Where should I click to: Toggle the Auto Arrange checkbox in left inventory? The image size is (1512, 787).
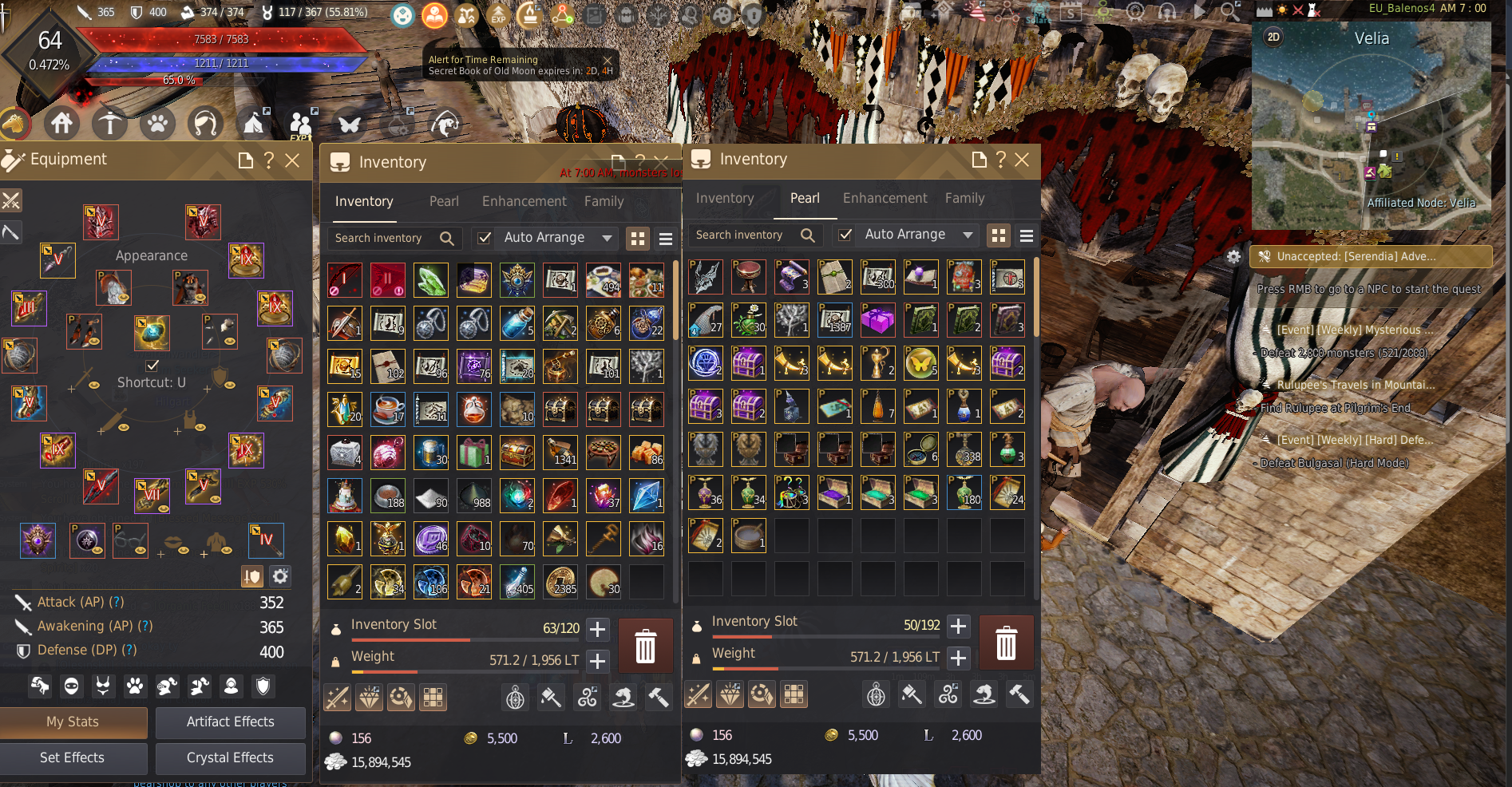tap(484, 238)
